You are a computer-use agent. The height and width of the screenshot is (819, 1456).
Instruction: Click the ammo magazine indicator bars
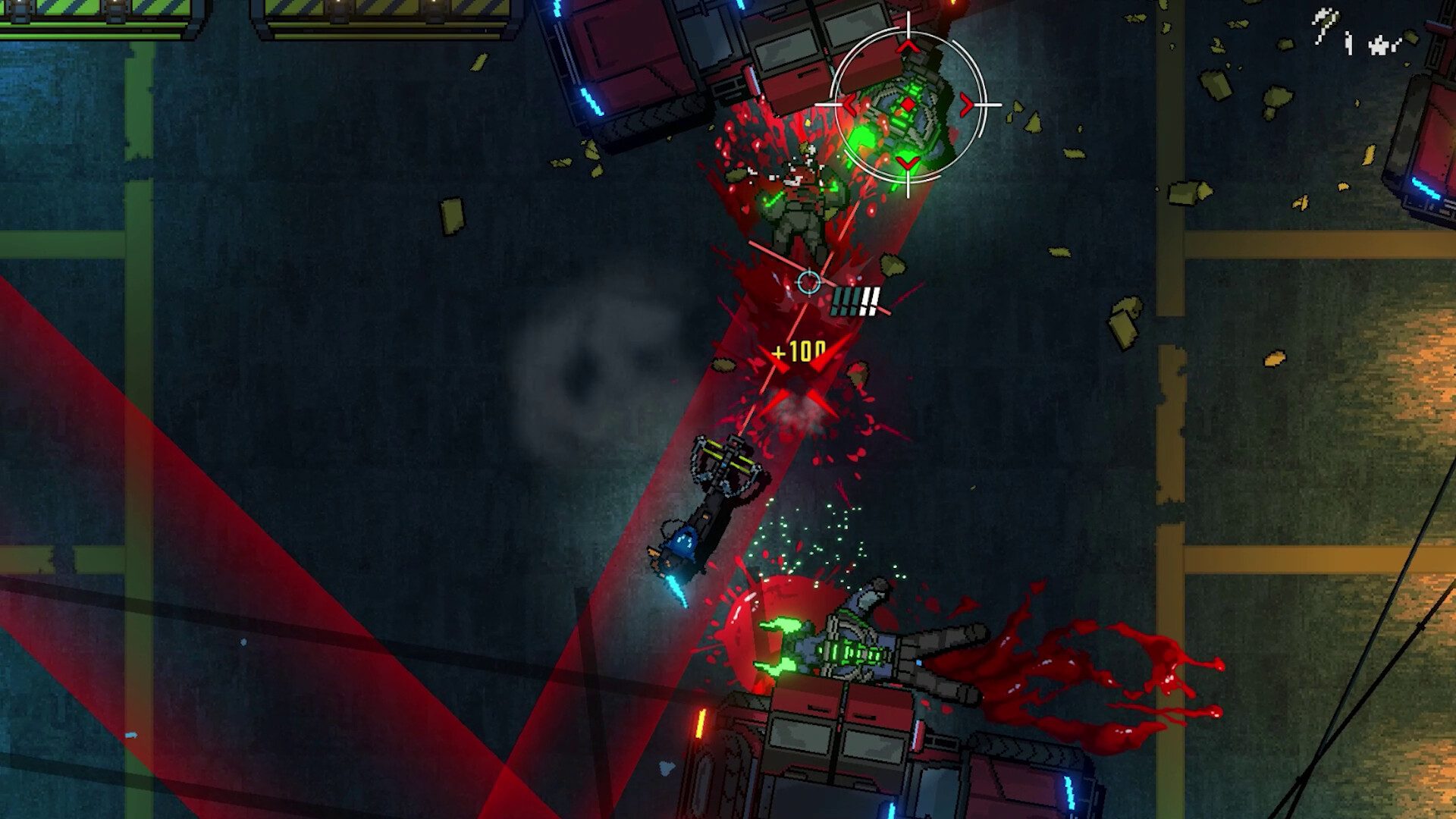(855, 302)
